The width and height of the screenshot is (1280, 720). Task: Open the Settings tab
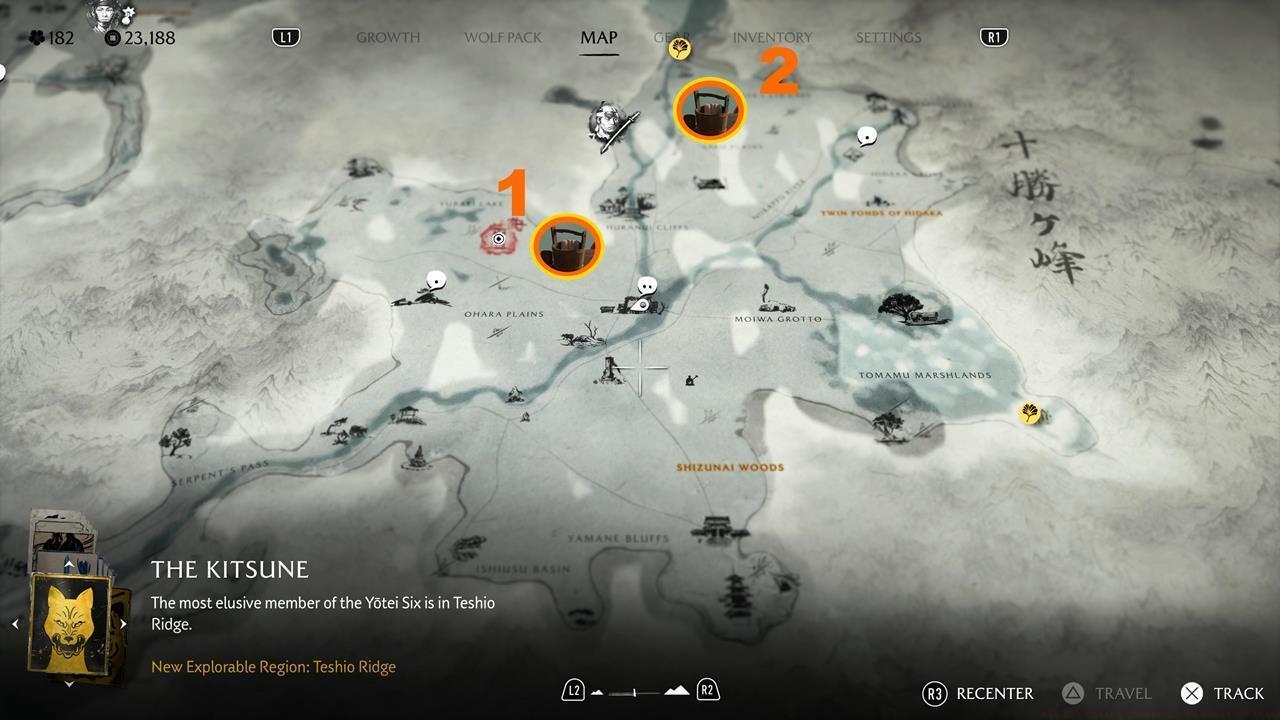pyautogui.click(x=888, y=38)
